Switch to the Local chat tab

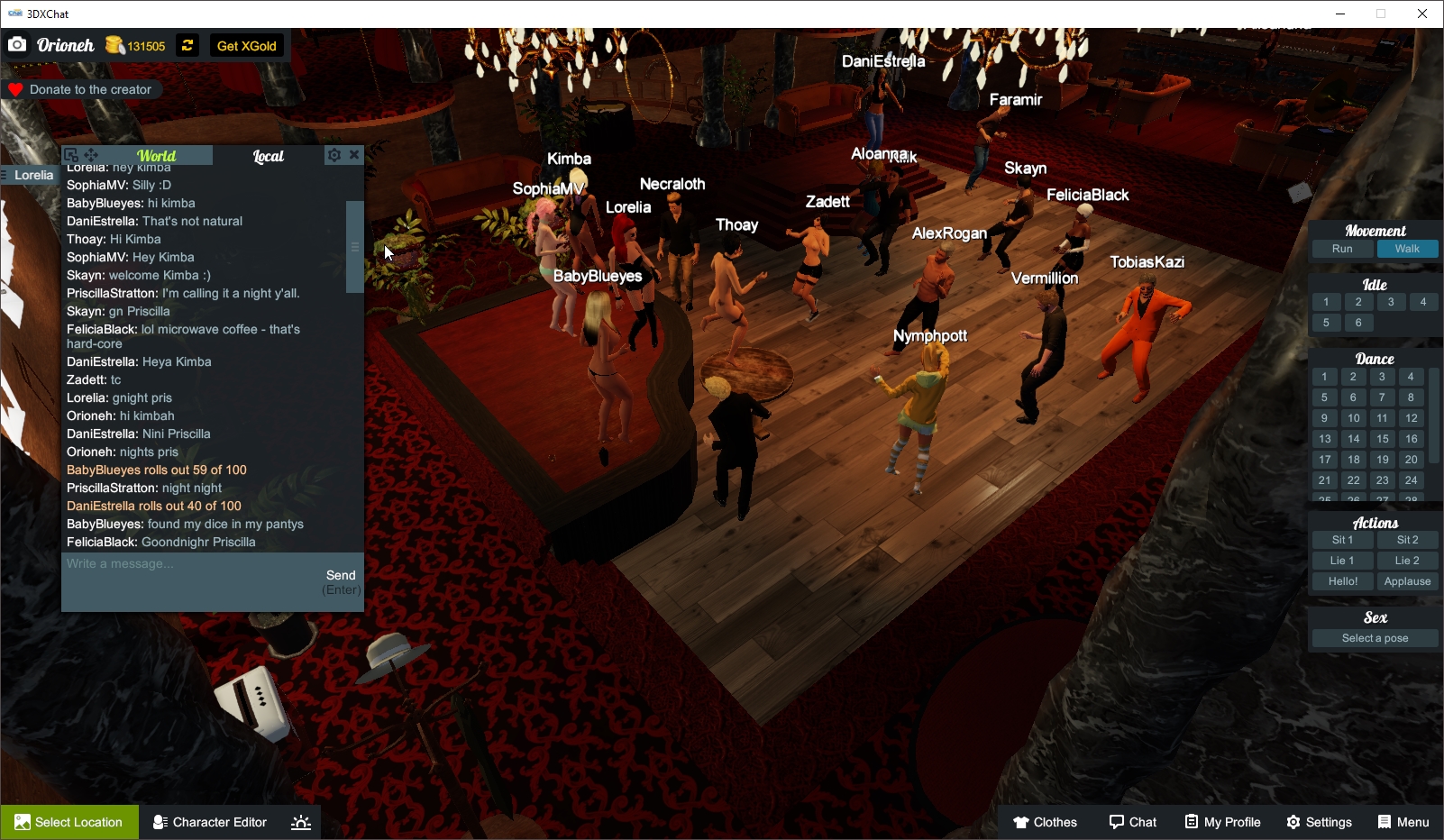(269, 155)
